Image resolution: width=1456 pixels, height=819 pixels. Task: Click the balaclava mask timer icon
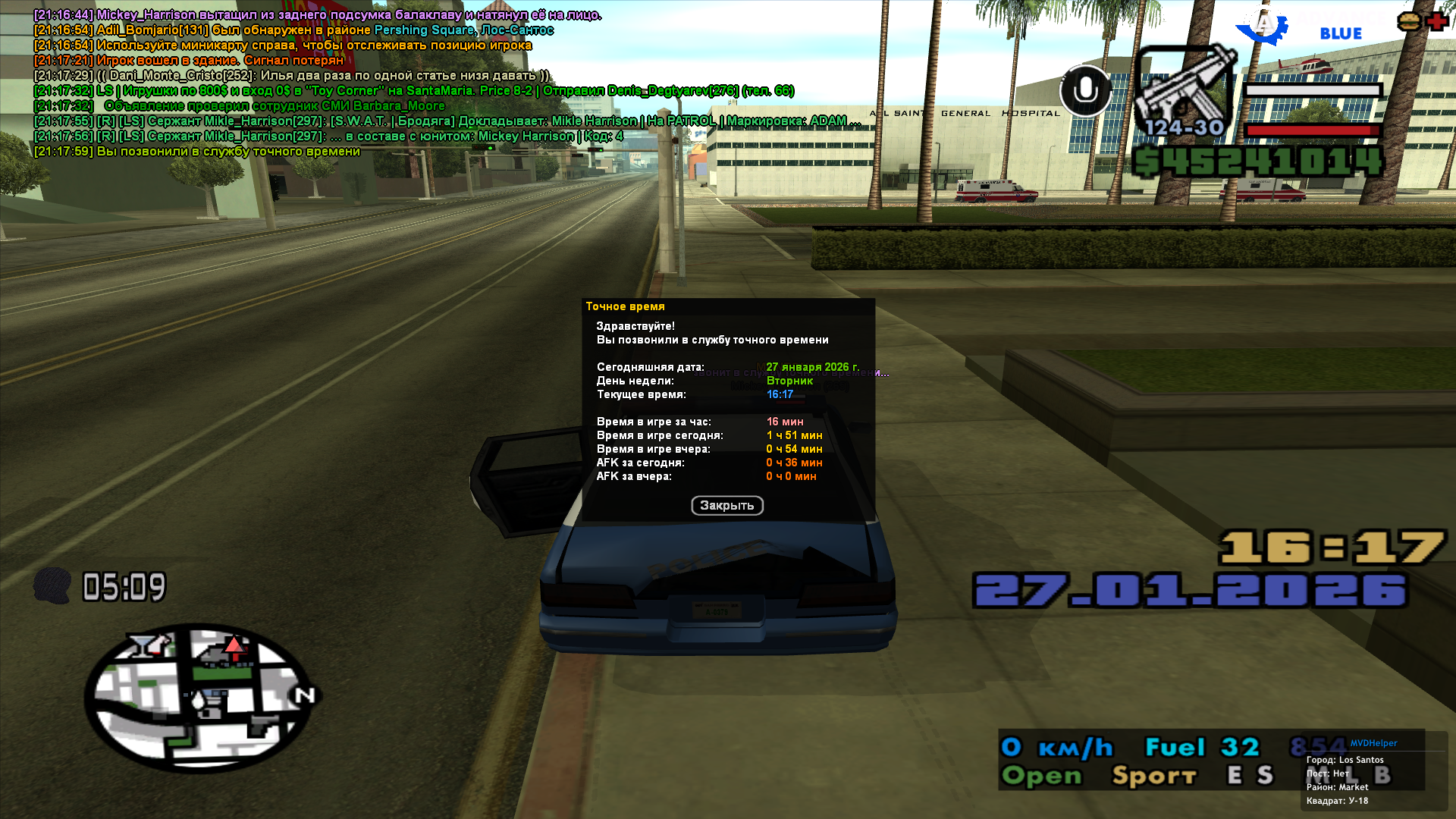click(52, 586)
